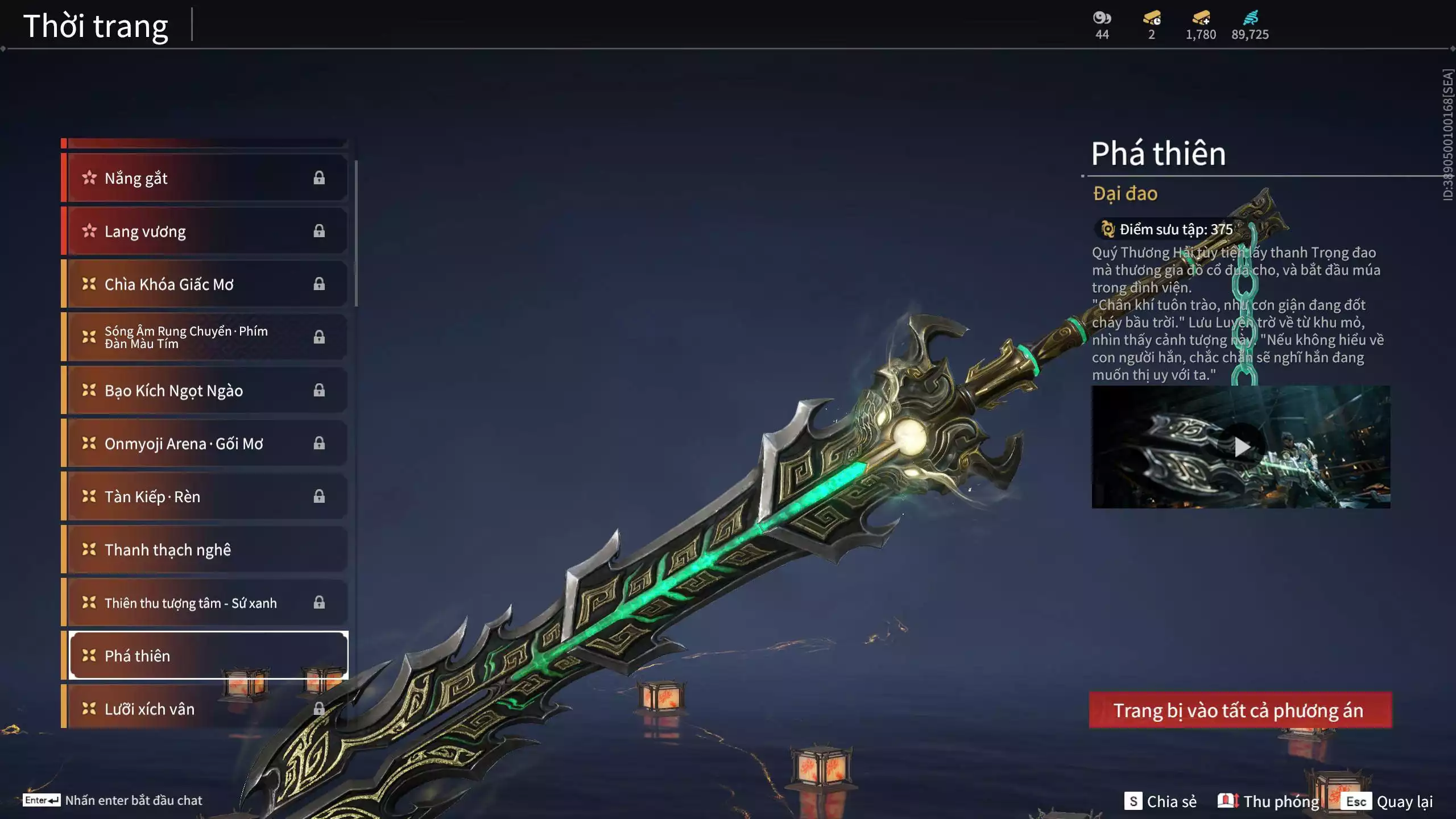Open the Chia sẻ share option

tap(1160, 801)
